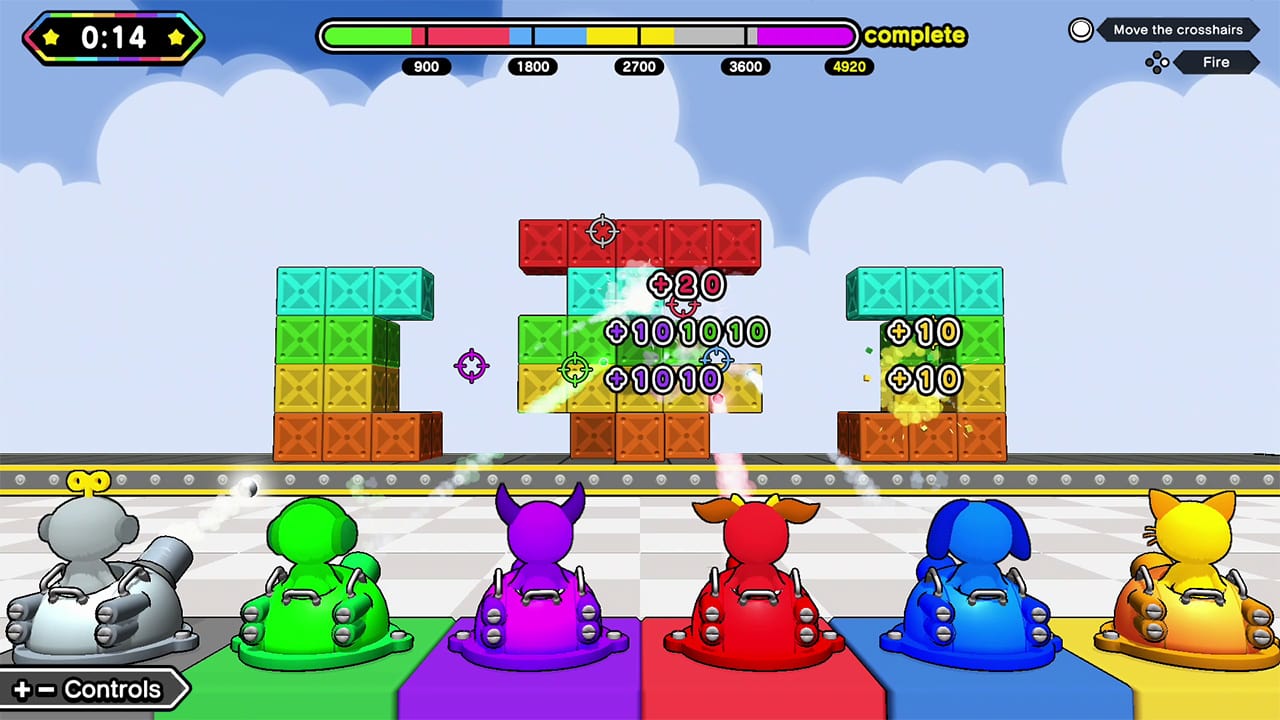1280x720 pixels.
Task: Click the 4920 score marker
Action: (x=848, y=67)
